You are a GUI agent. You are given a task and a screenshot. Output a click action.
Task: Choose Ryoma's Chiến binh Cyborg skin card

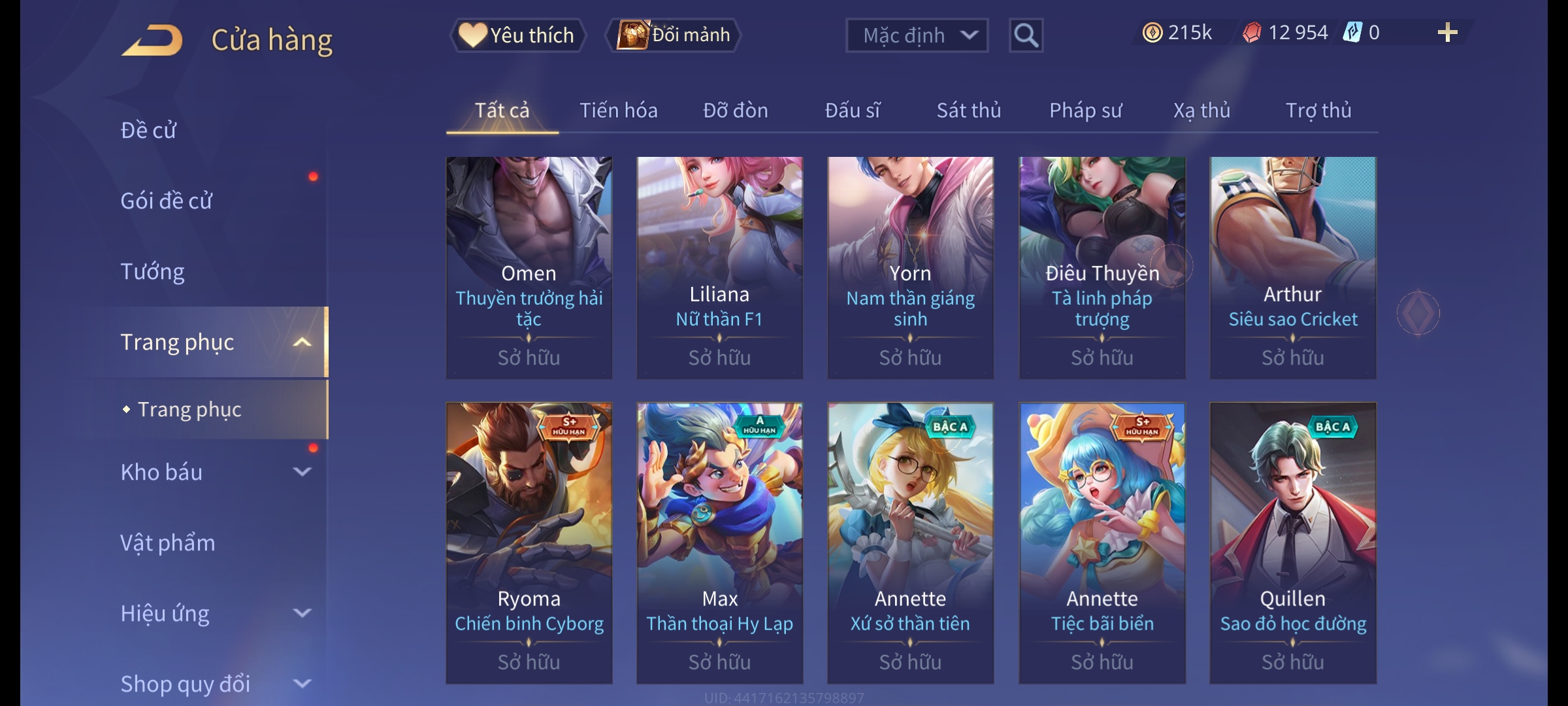pyautogui.click(x=529, y=543)
